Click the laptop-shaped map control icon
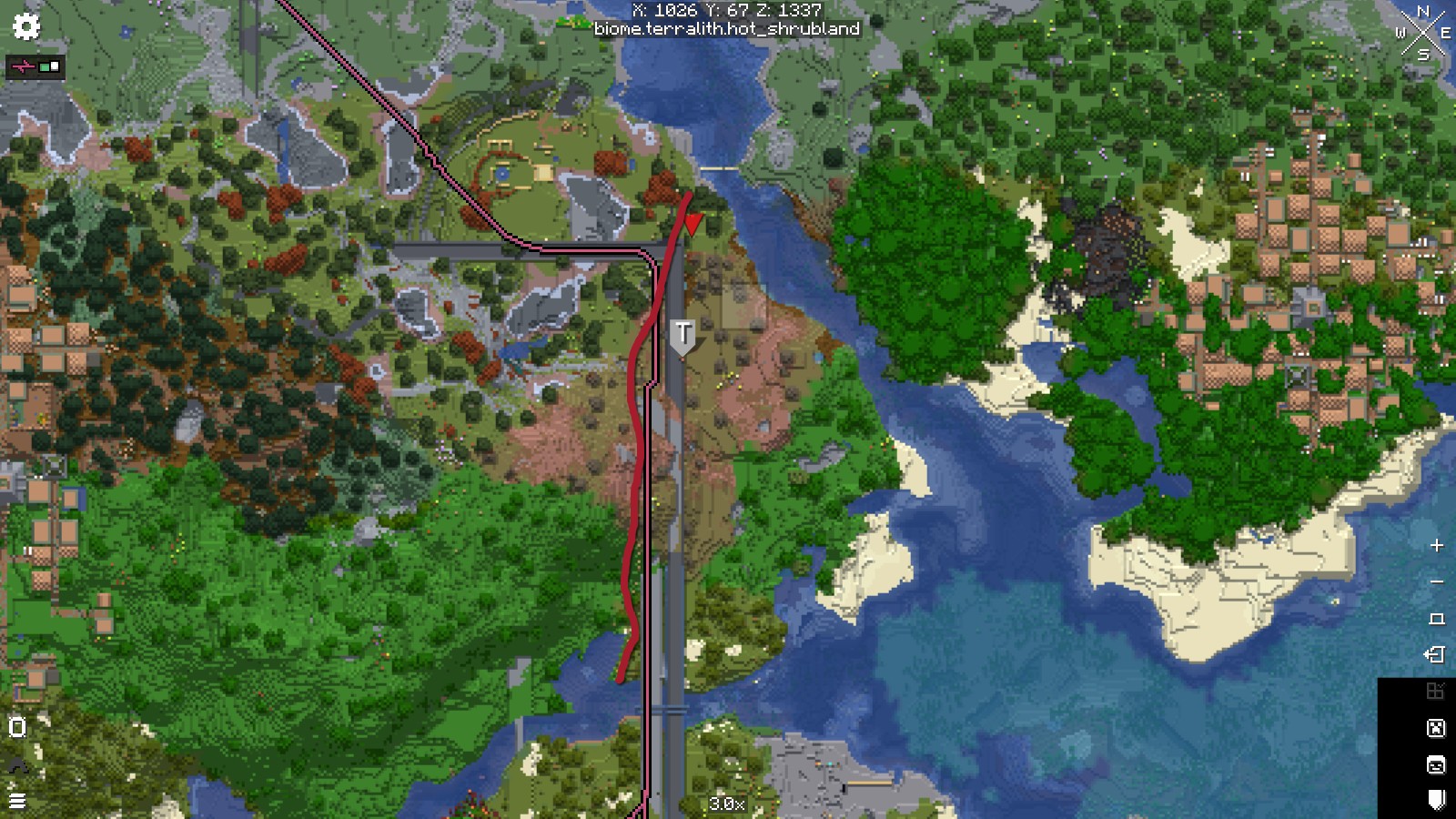Image resolution: width=1456 pixels, height=819 pixels. tap(1437, 619)
